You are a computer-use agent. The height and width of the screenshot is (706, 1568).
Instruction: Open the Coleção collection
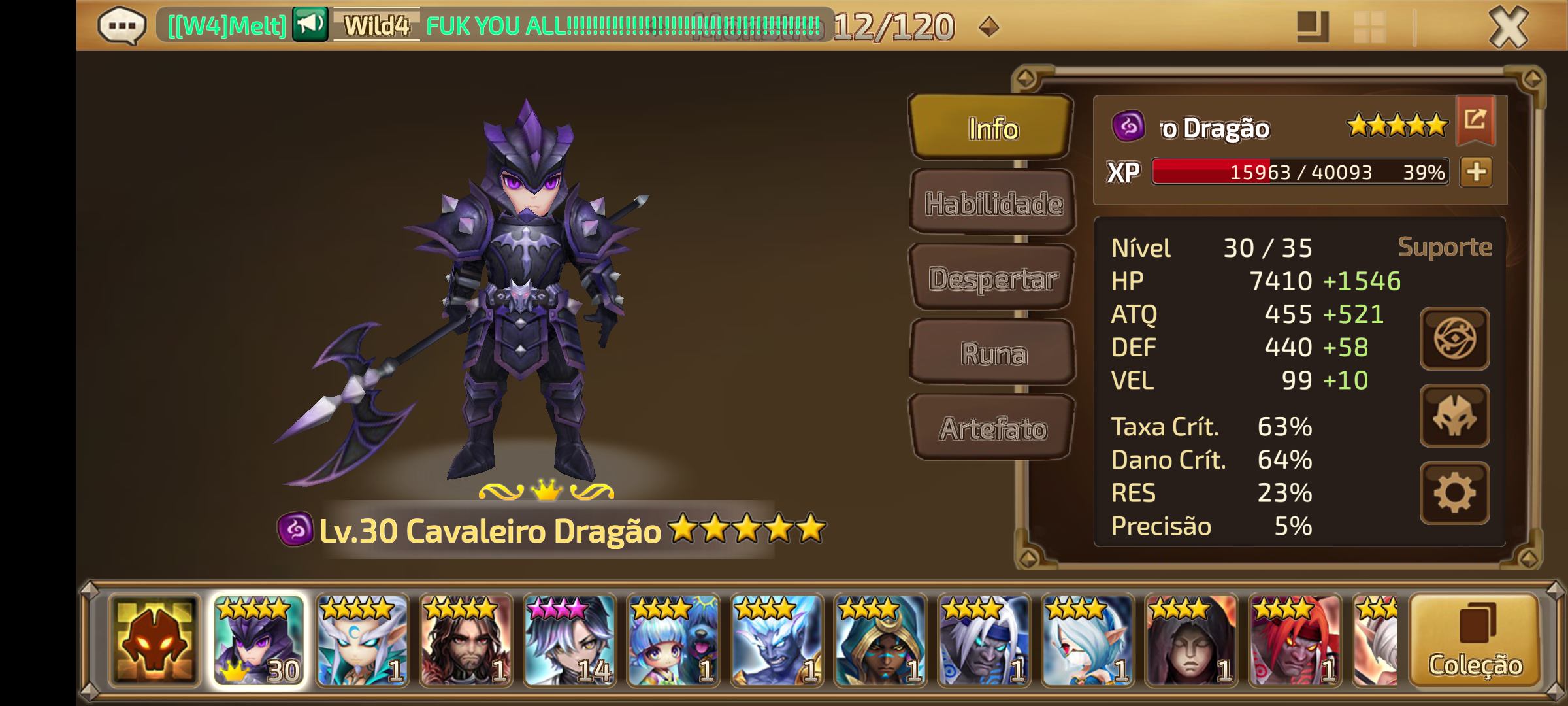click(x=1475, y=641)
